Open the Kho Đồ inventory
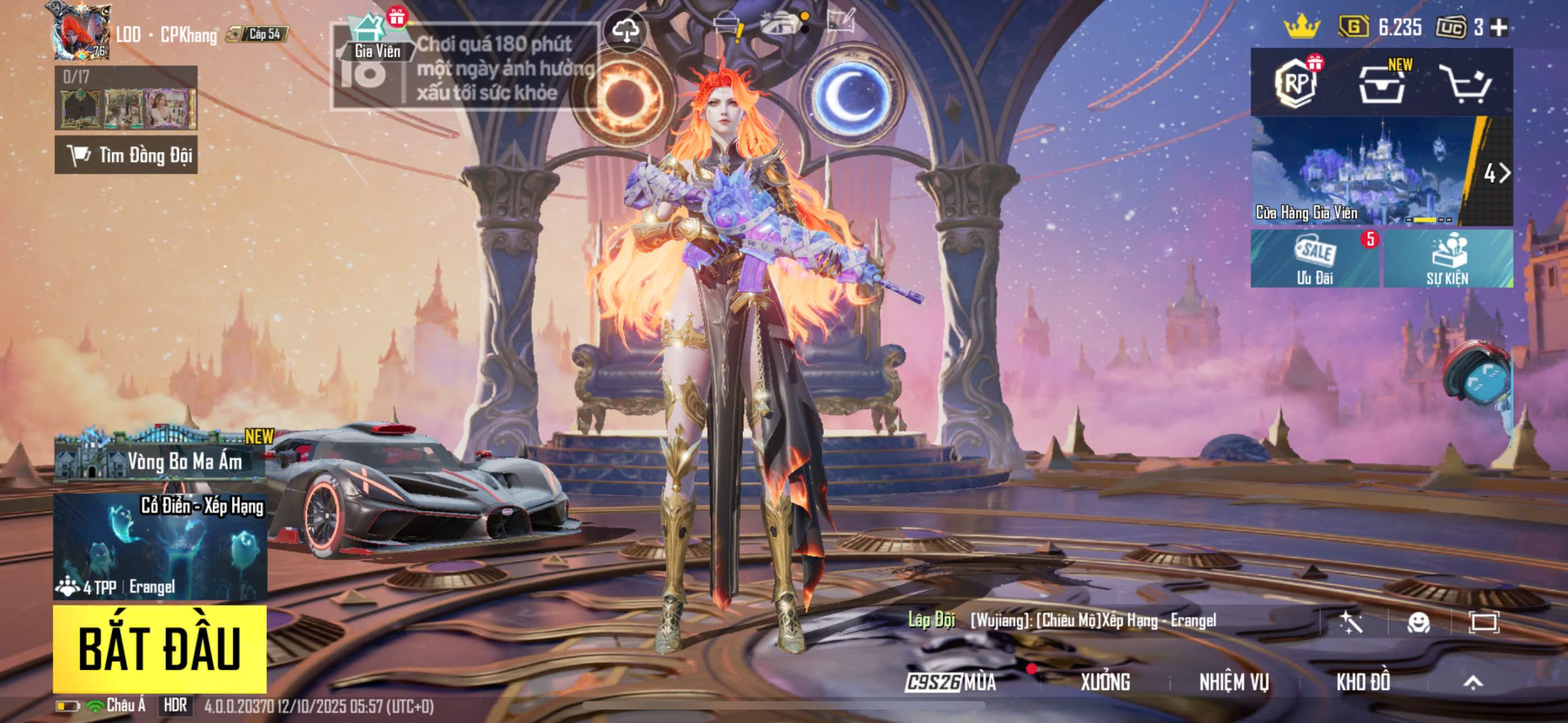This screenshot has width=1568, height=723. pos(1363,681)
